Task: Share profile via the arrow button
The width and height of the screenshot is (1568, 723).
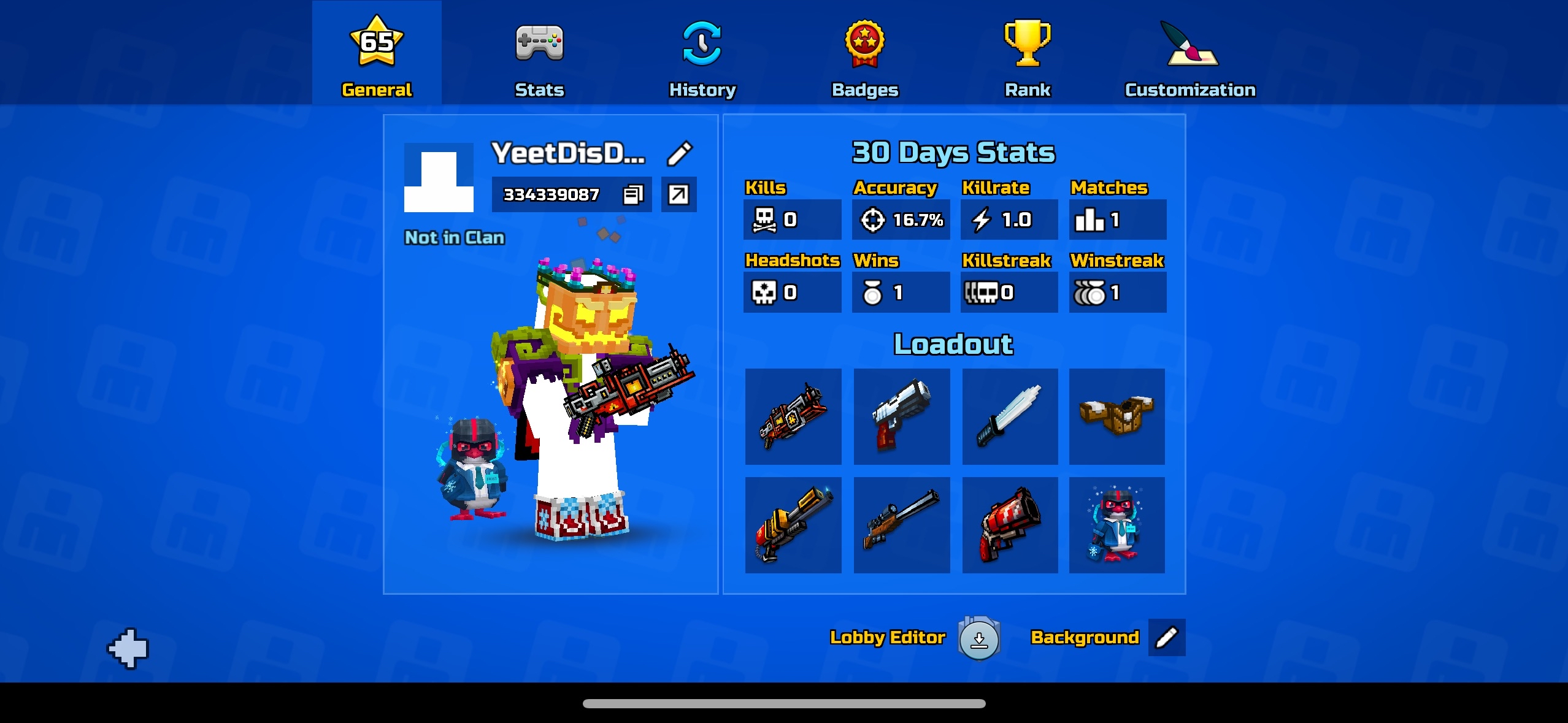Action: click(678, 195)
